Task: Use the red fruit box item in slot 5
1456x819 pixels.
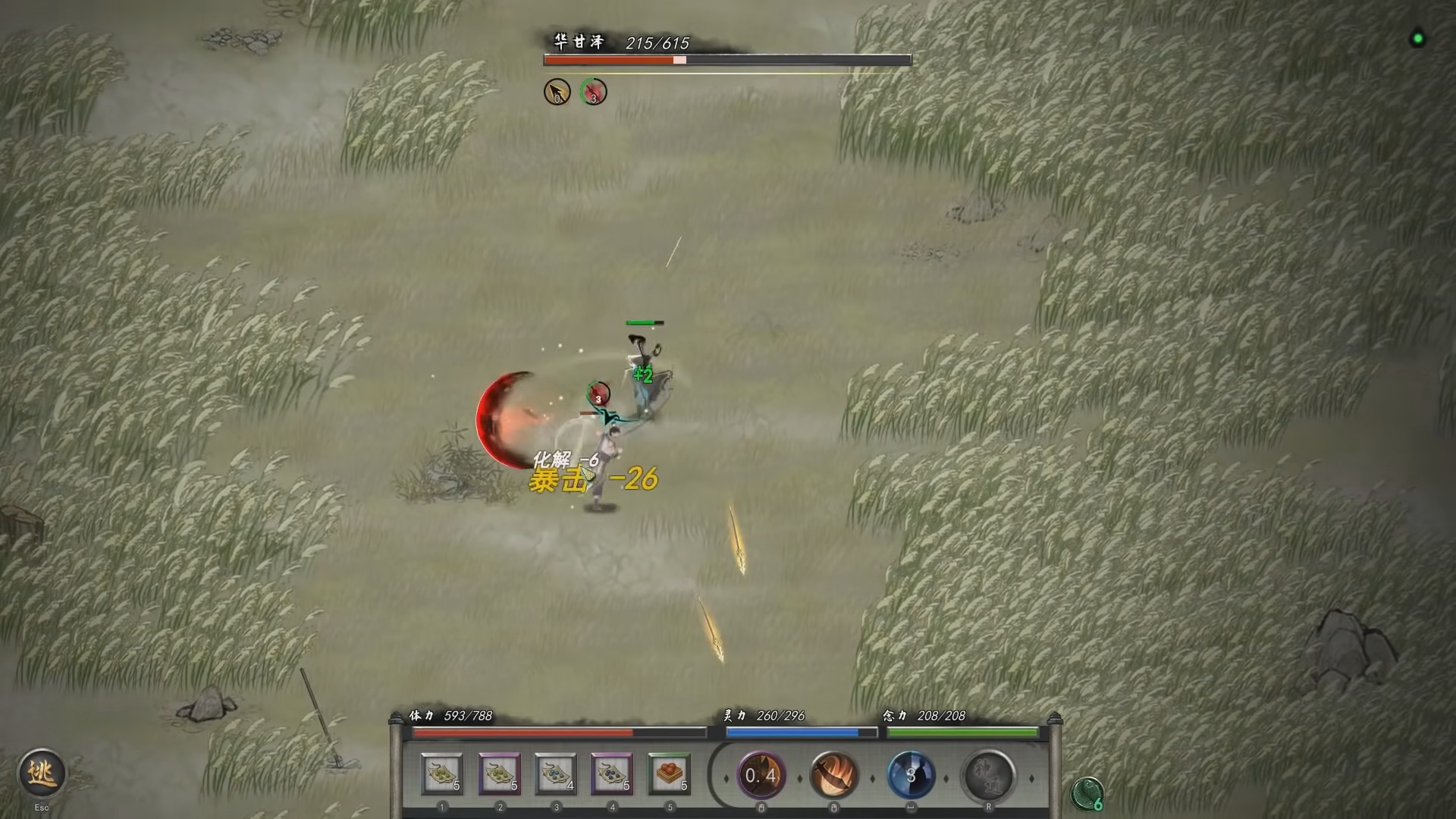Action: click(x=670, y=775)
